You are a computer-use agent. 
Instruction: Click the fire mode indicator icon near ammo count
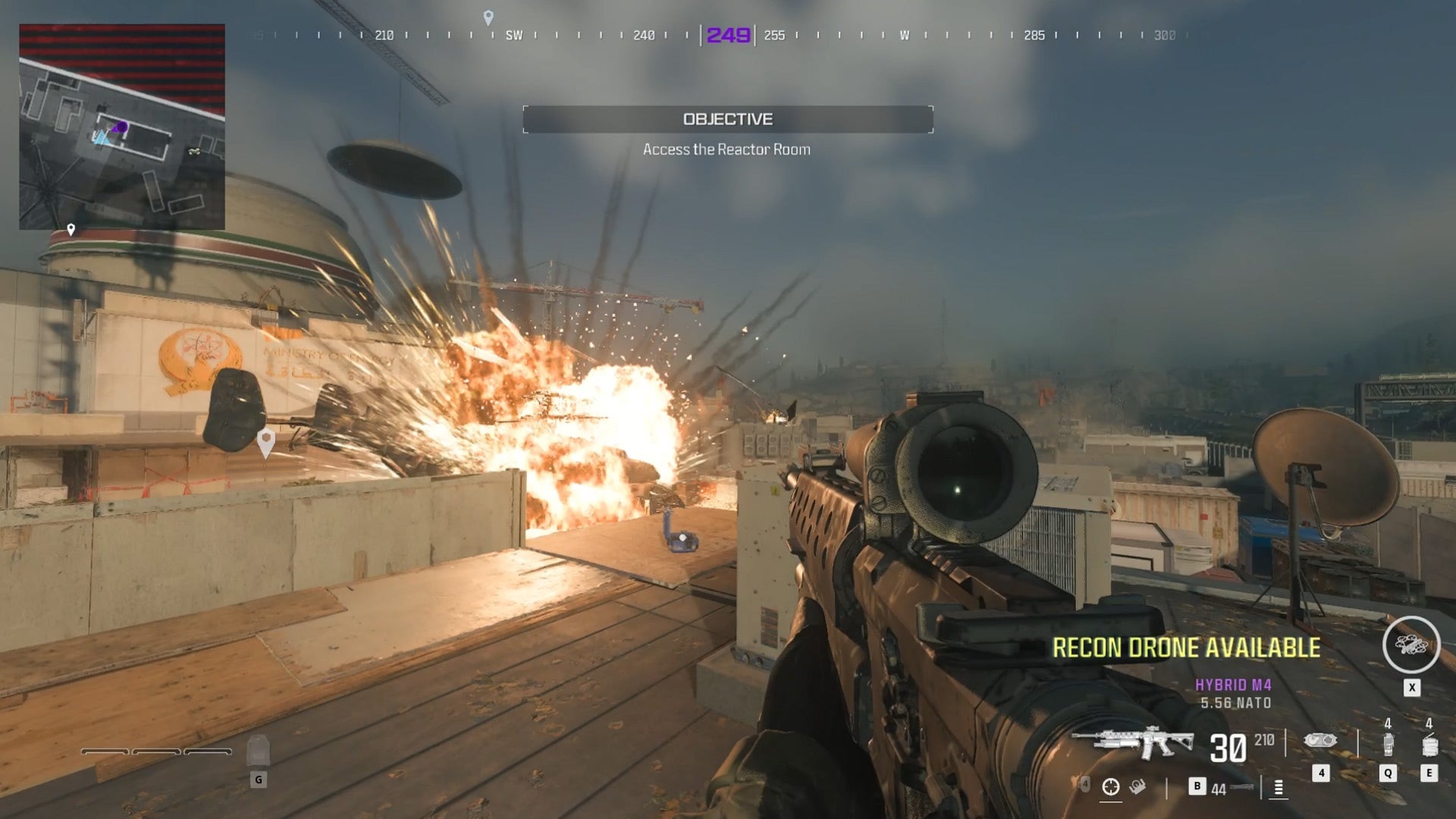[x=1279, y=789]
